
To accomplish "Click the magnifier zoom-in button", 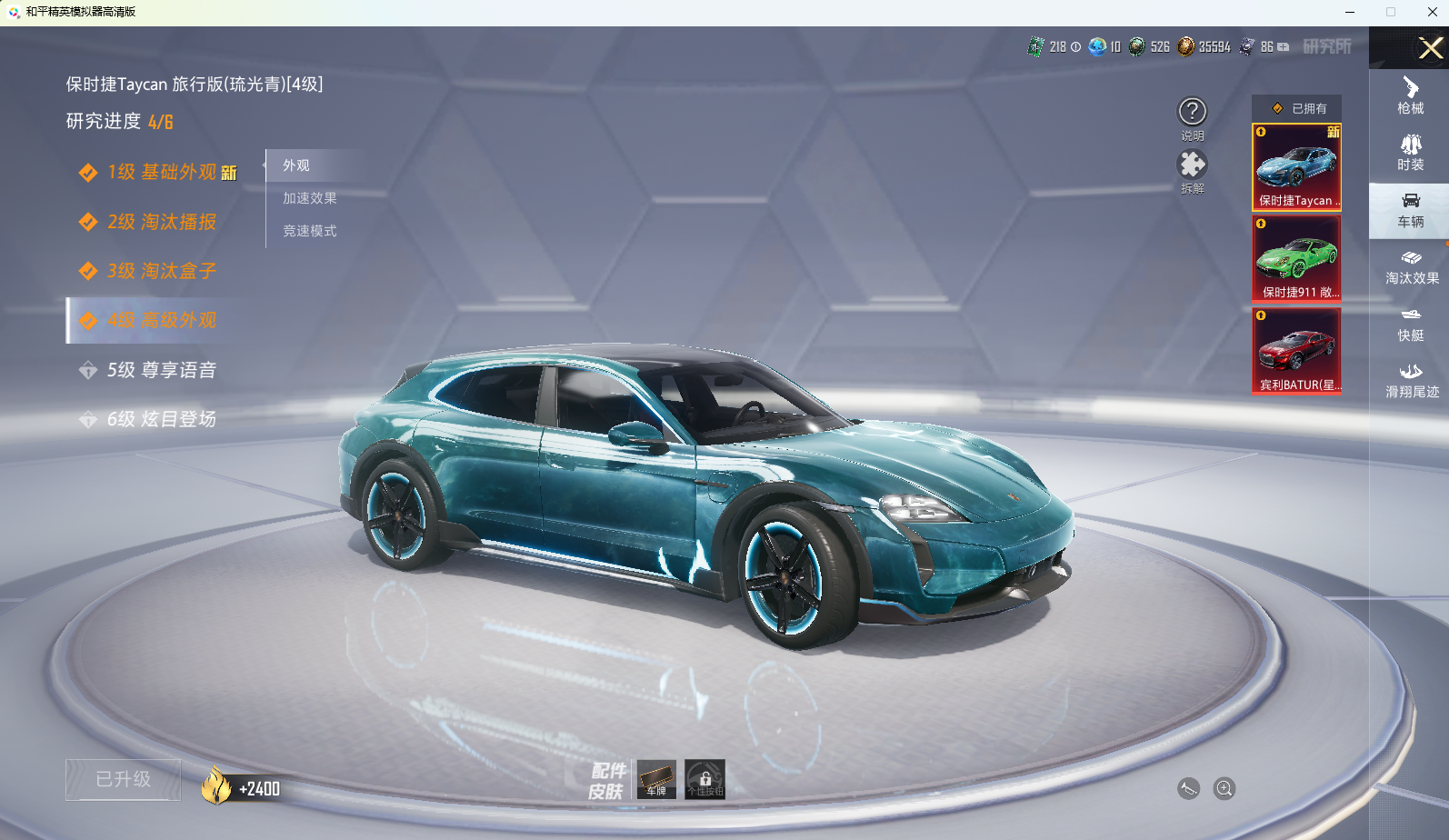I will point(1224,788).
